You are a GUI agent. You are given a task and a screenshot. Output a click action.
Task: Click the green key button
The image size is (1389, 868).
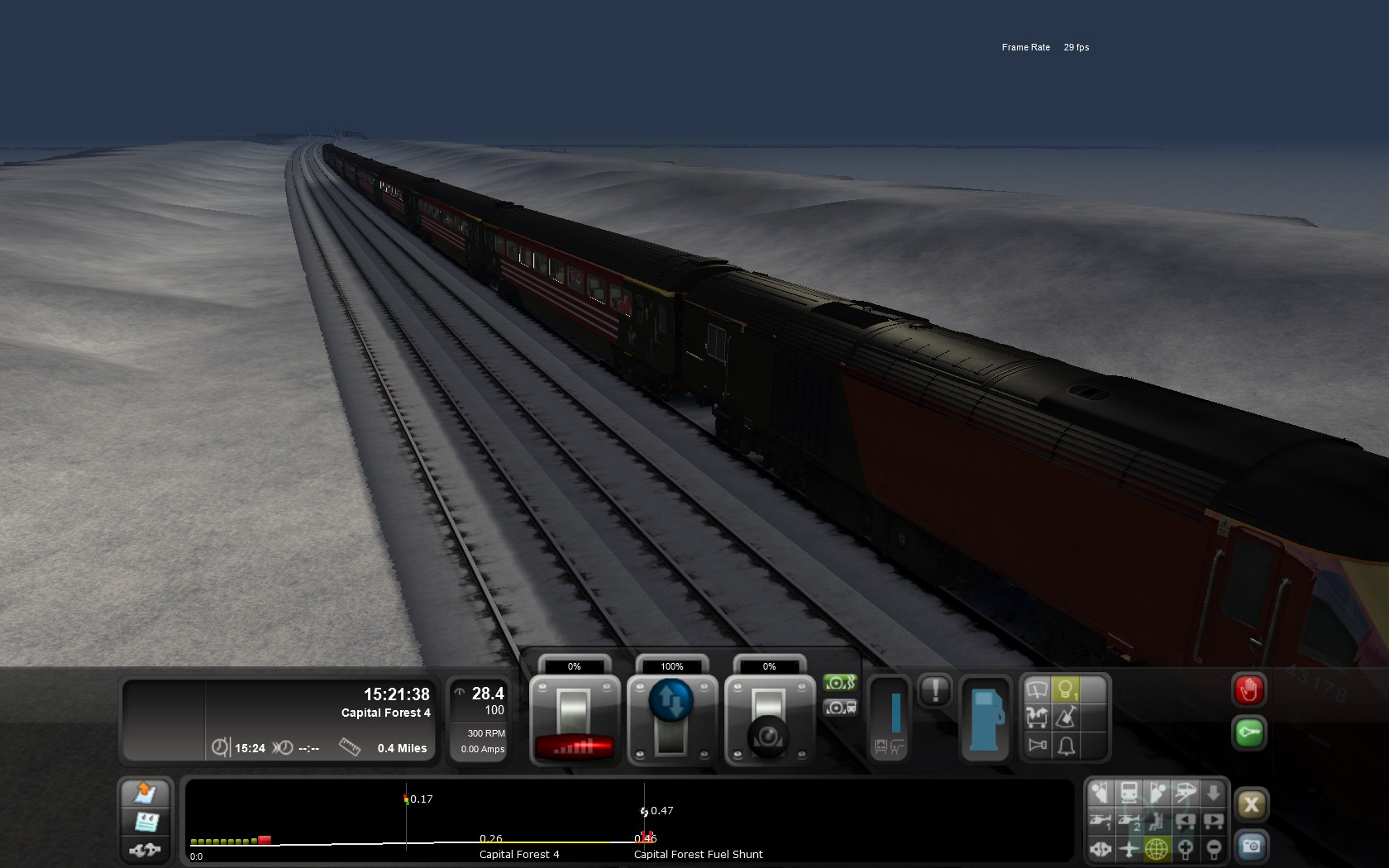[x=1248, y=732]
